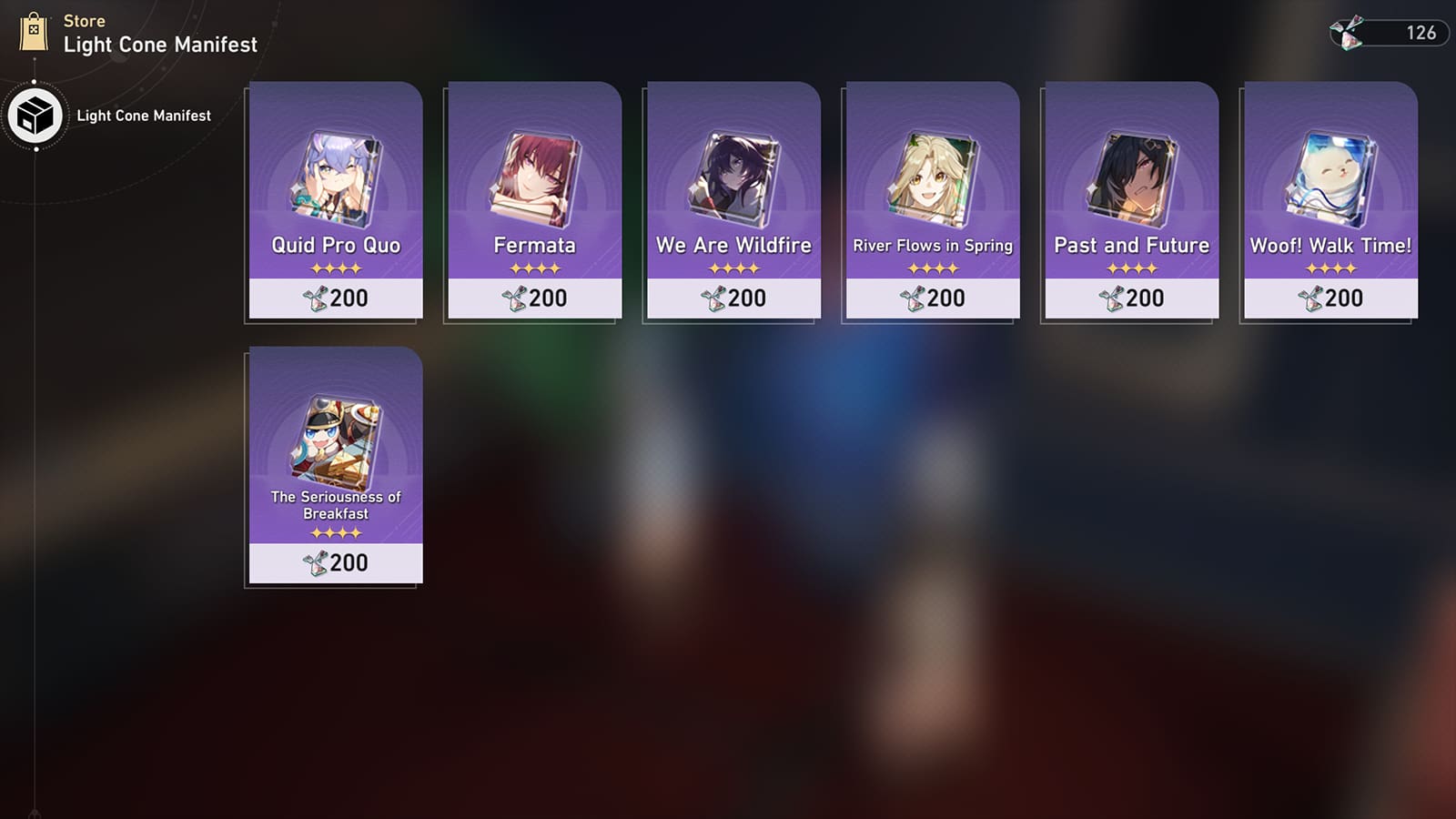This screenshot has width=1456, height=819.
Task: Open the Light Cone Manifest sidebar entry
Action: pyautogui.click(x=144, y=116)
